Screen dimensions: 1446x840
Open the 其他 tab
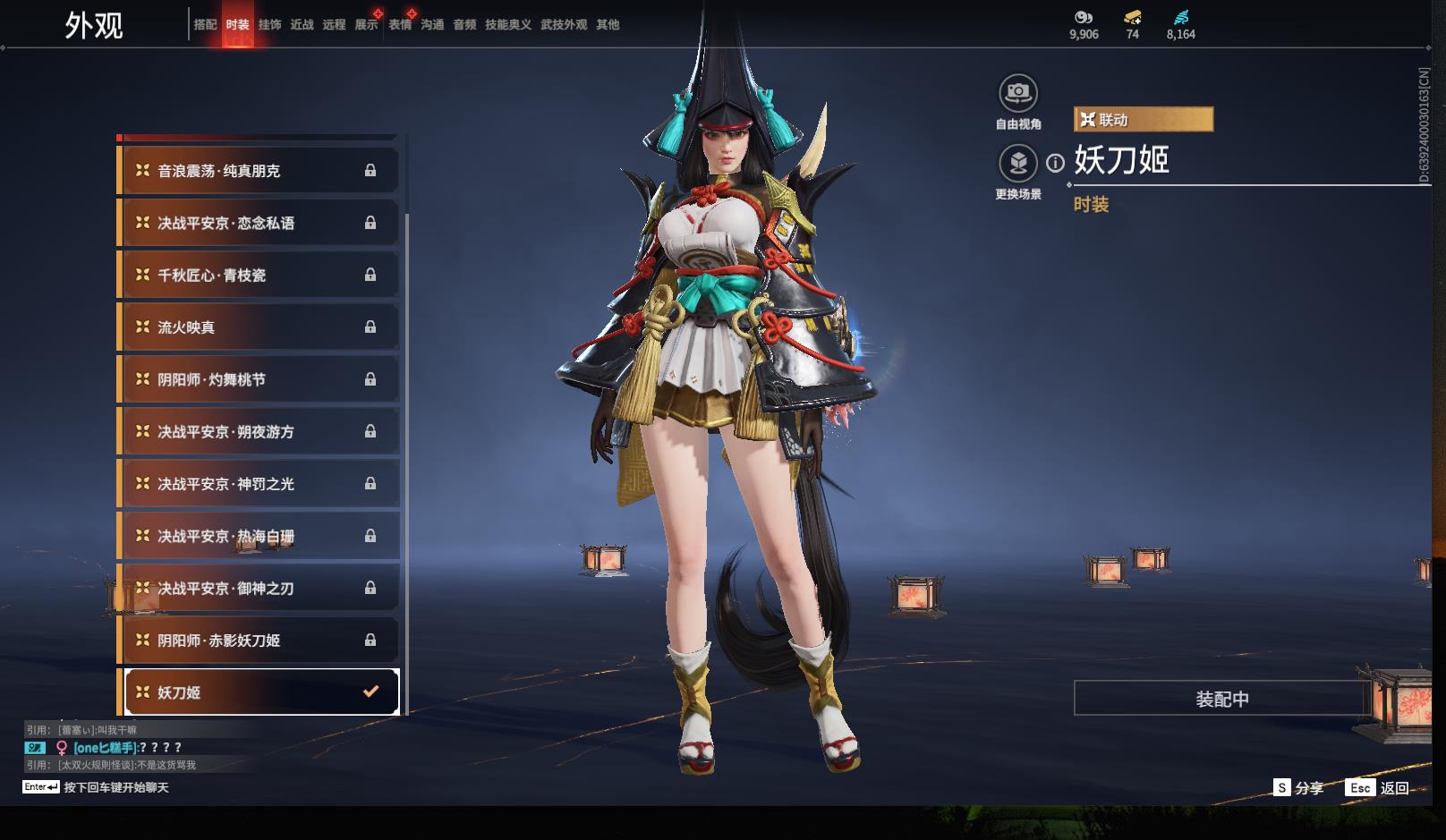(608, 25)
